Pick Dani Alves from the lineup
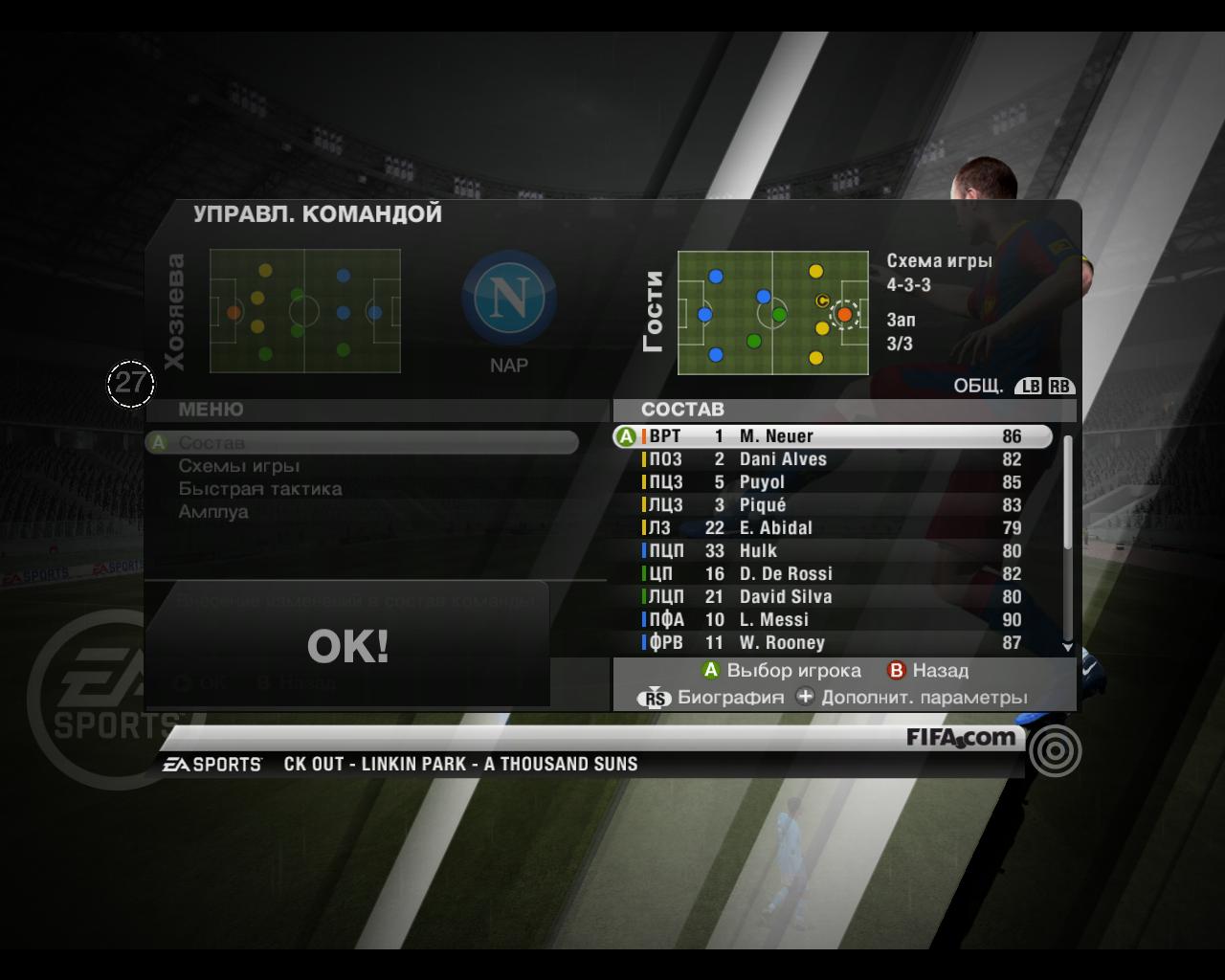The width and height of the screenshot is (1225, 980). (x=833, y=459)
